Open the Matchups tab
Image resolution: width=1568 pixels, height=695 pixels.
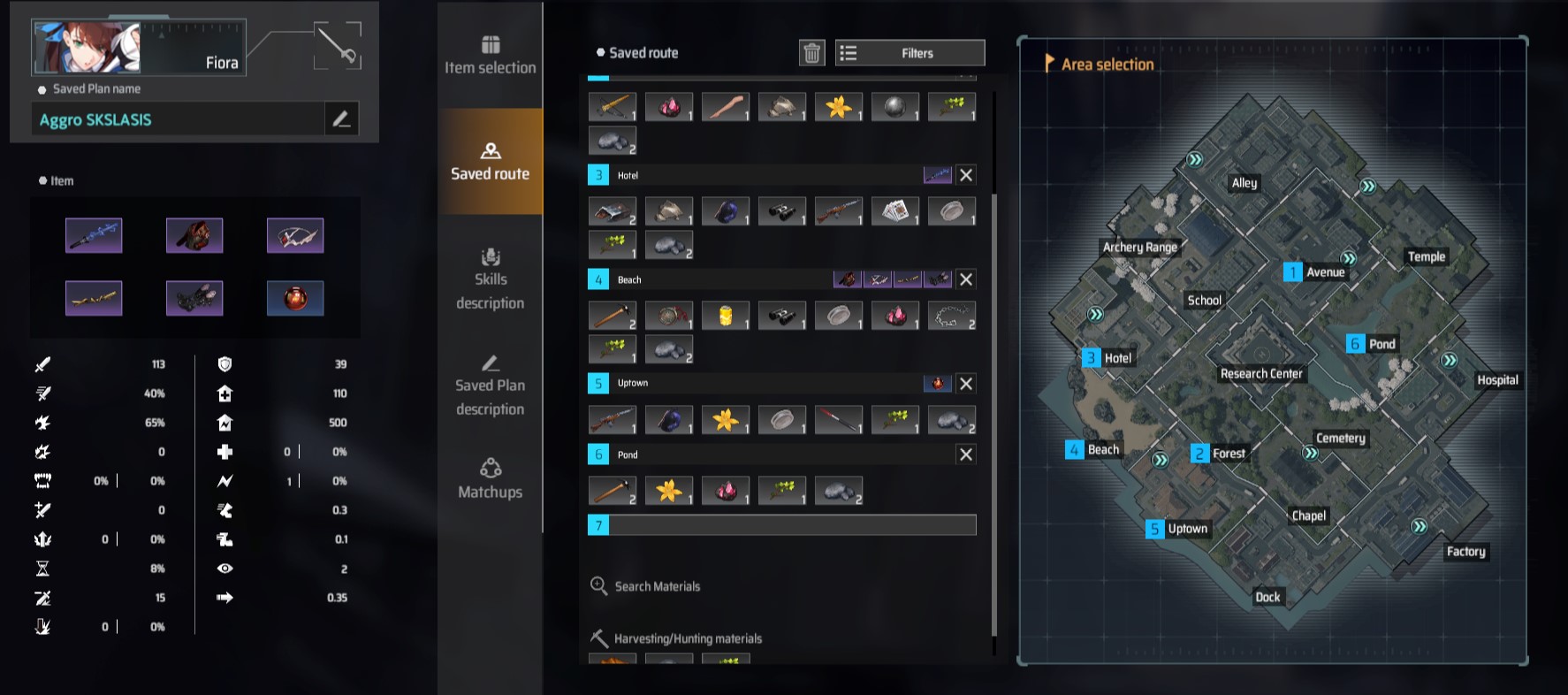coord(490,479)
